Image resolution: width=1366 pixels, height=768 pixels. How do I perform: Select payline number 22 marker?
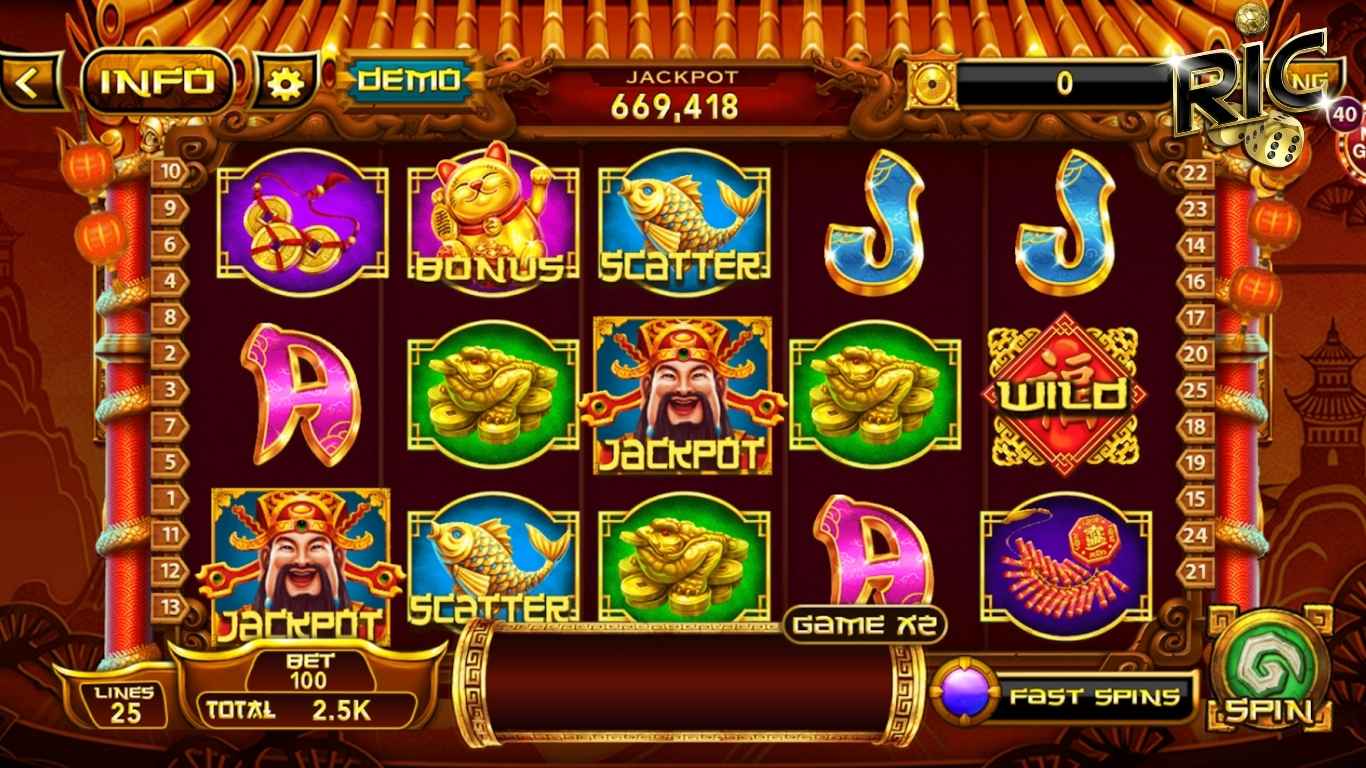(x=1196, y=172)
